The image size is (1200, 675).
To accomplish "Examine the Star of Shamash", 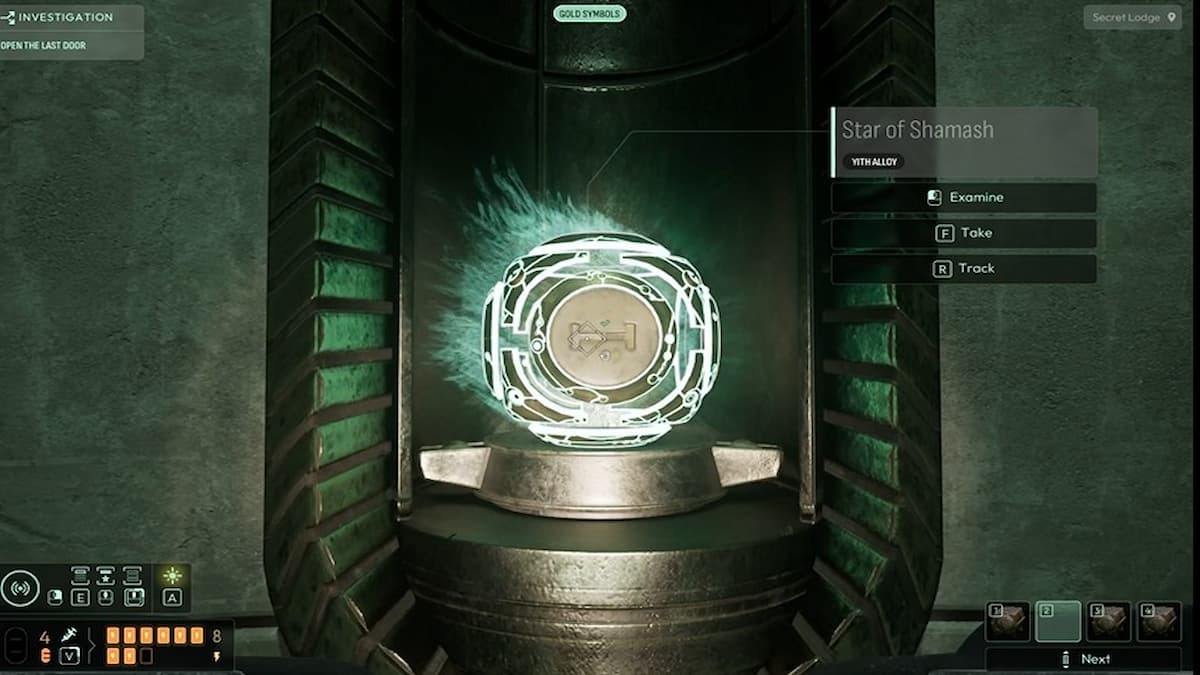I will pos(963,197).
